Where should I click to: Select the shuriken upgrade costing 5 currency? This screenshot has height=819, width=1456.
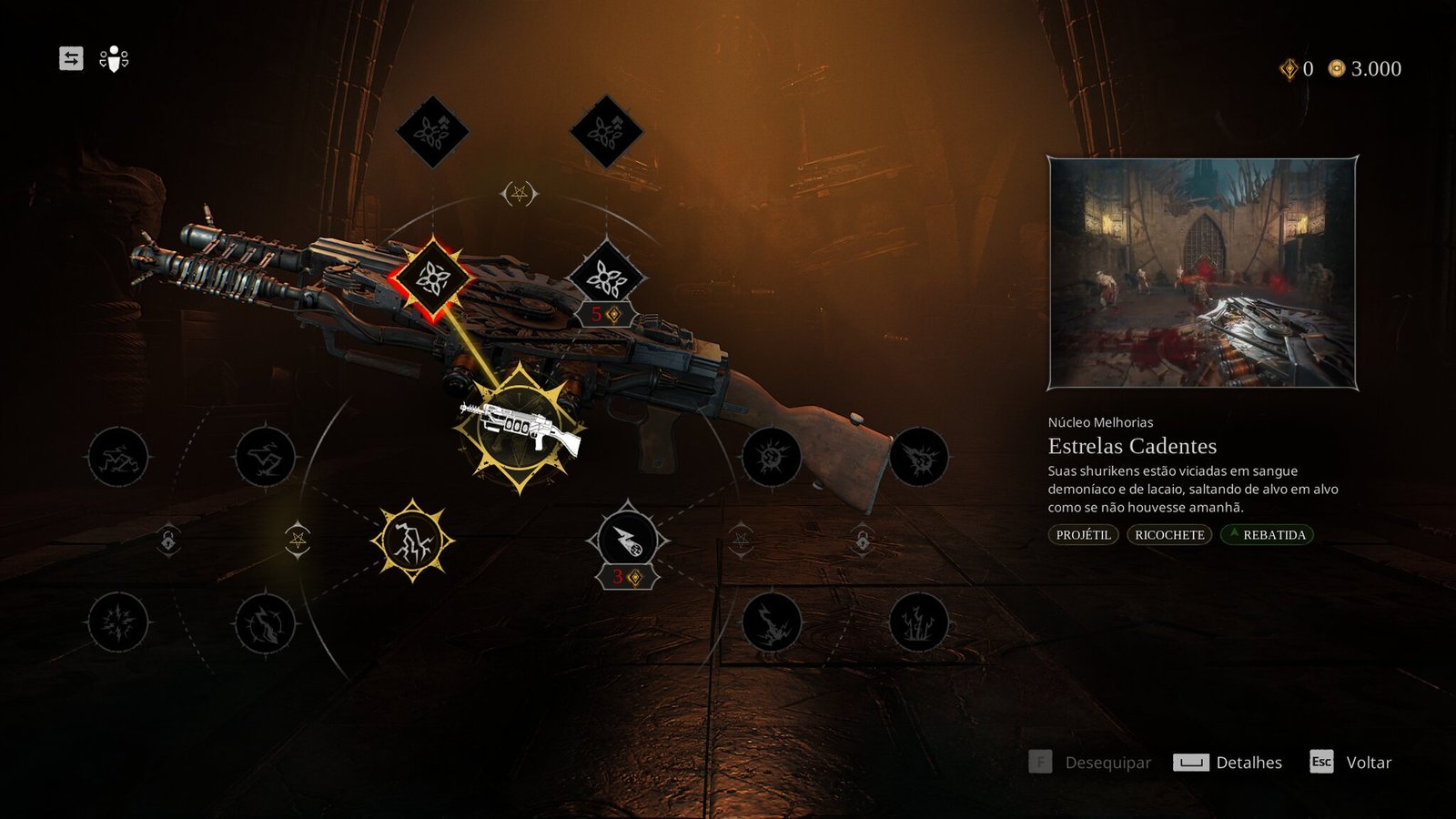[605, 278]
